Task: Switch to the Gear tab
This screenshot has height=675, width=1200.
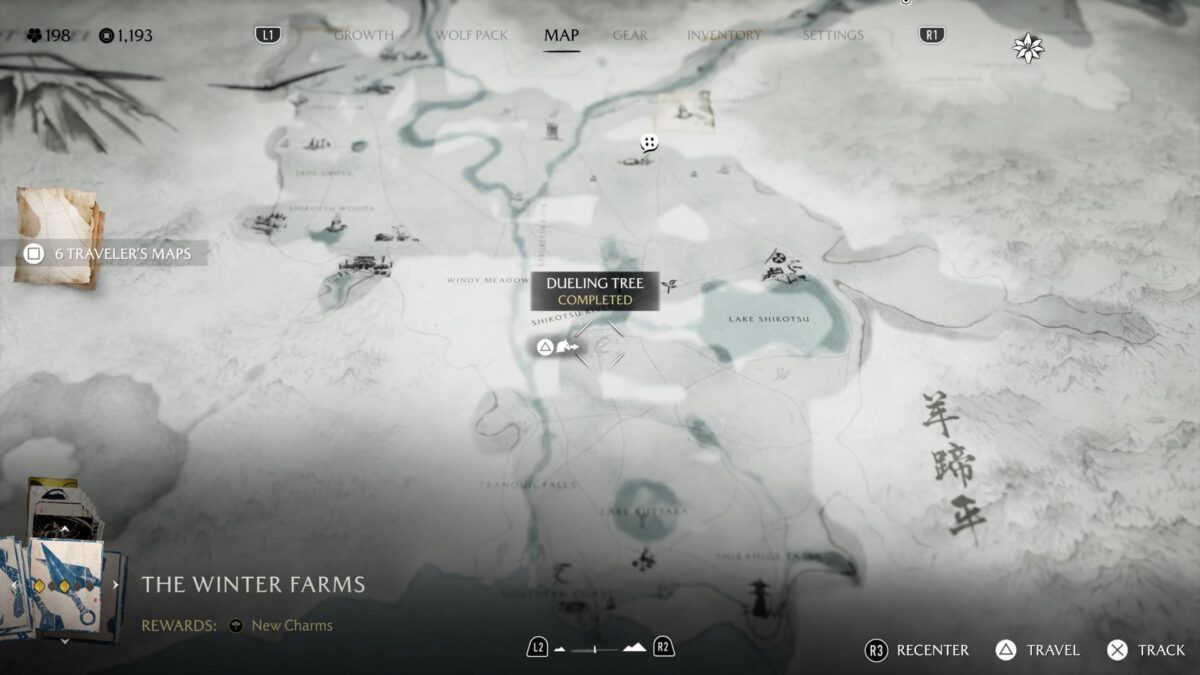Action: (x=630, y=35)
